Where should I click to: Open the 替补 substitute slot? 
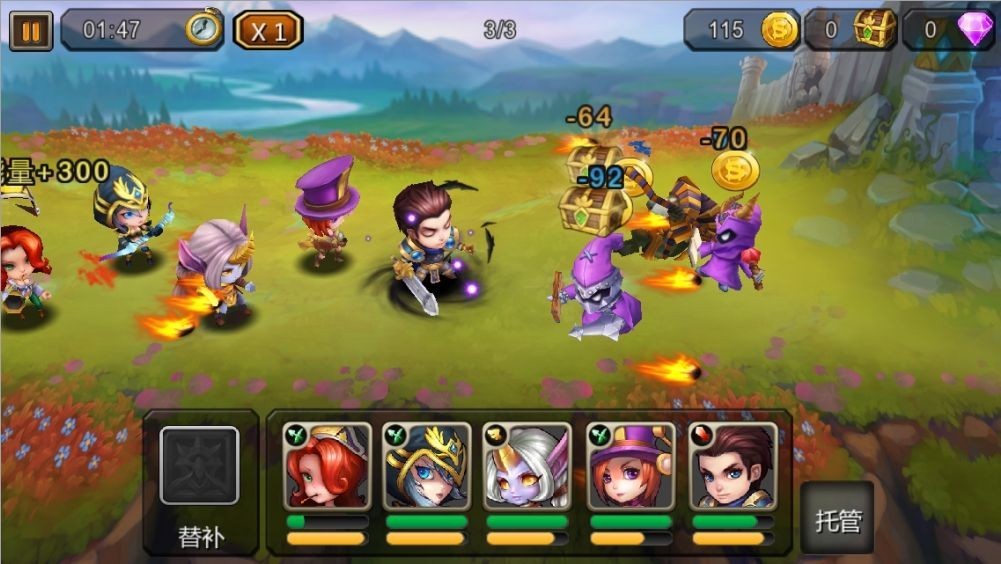[x=200, y=466]
